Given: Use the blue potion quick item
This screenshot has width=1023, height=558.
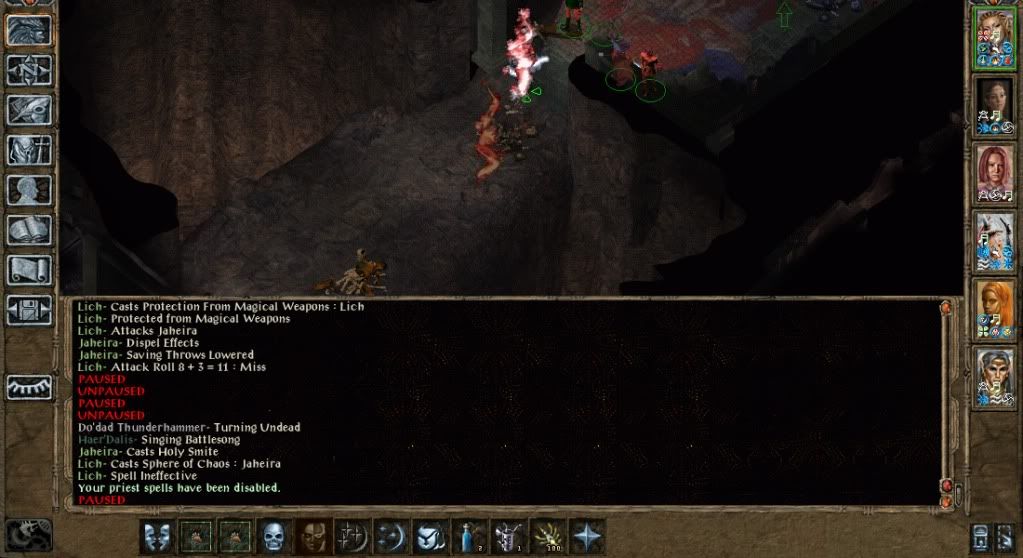Looking at the screenshot, I should [x=469, y=536].
